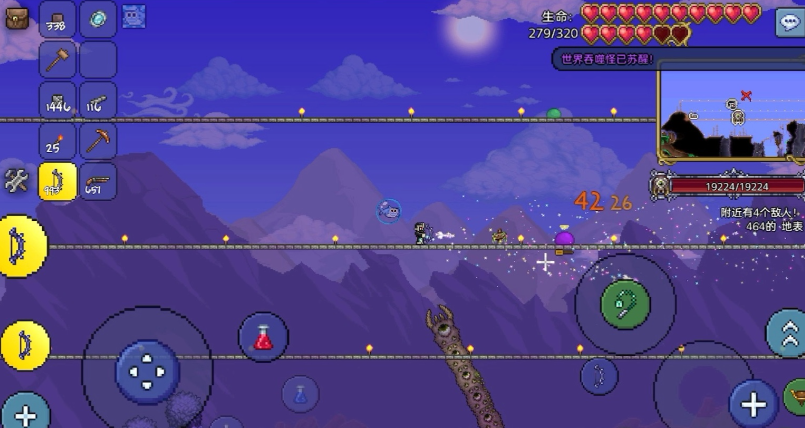Tap the small blue bow quick-weapon button
Screen dimensions: 805x428
click(x=599, y=375)
